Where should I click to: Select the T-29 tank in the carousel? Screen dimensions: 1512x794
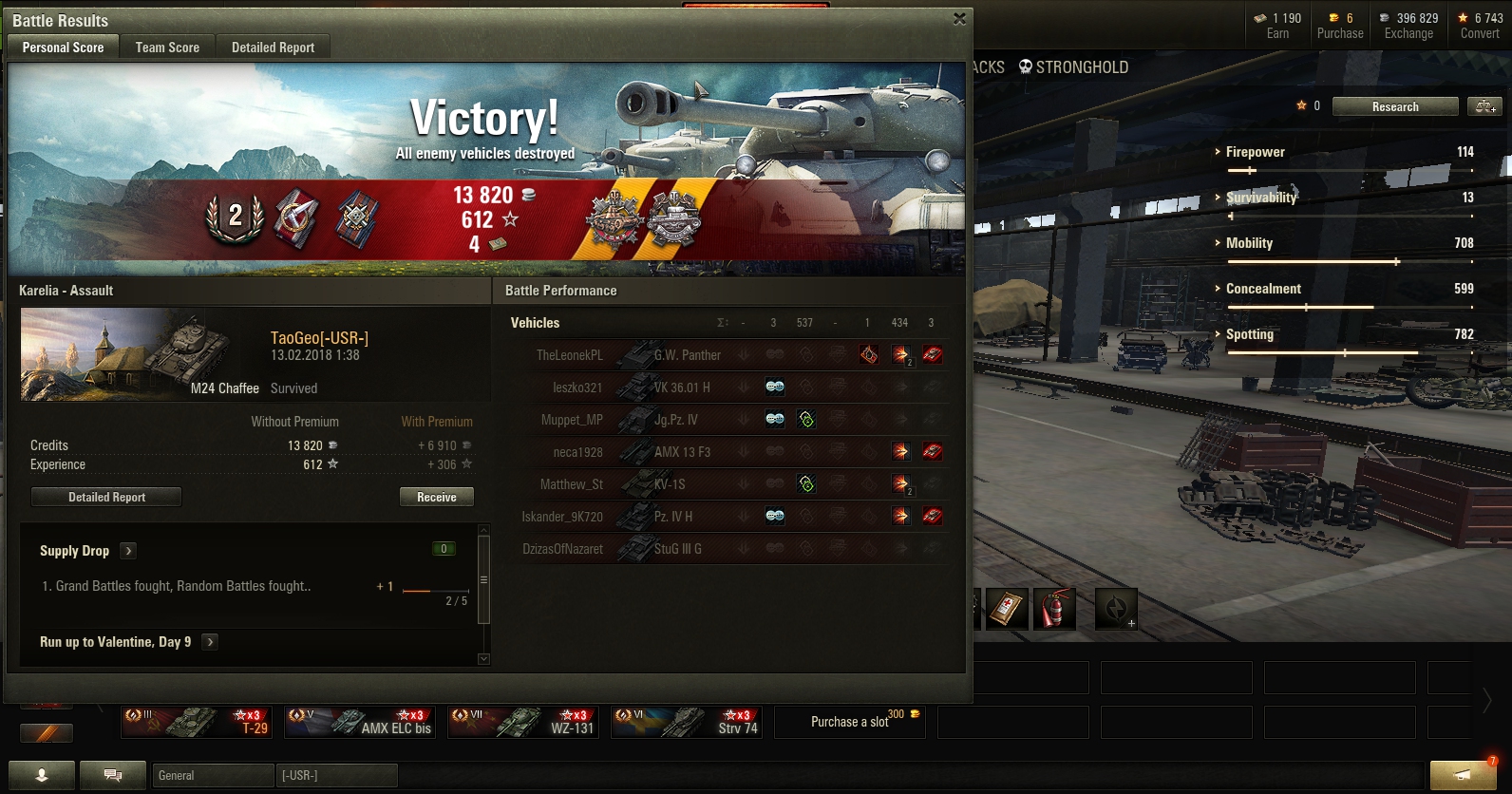click(197, 722)
